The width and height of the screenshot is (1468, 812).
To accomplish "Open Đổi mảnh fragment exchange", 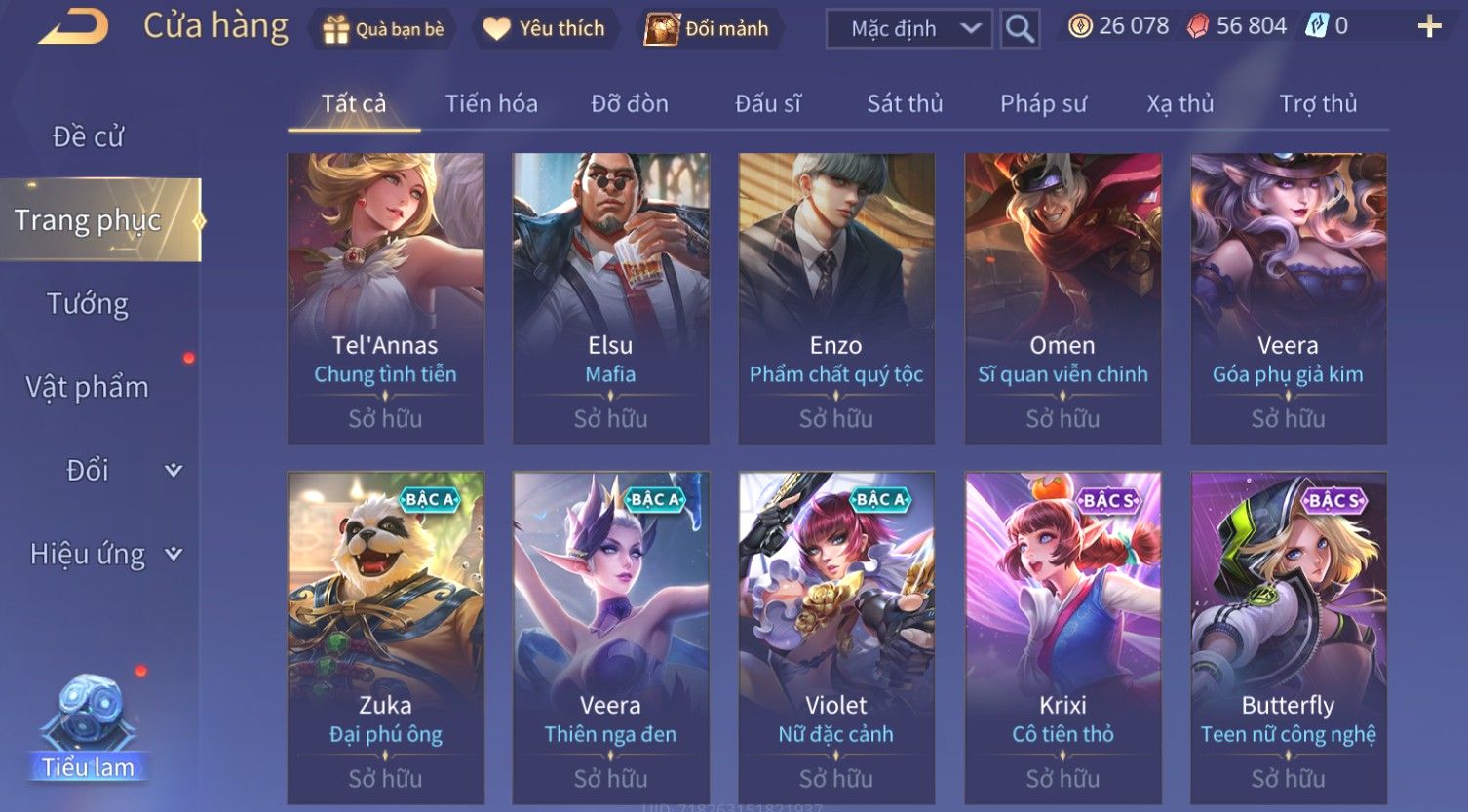I will coord(707,29).
